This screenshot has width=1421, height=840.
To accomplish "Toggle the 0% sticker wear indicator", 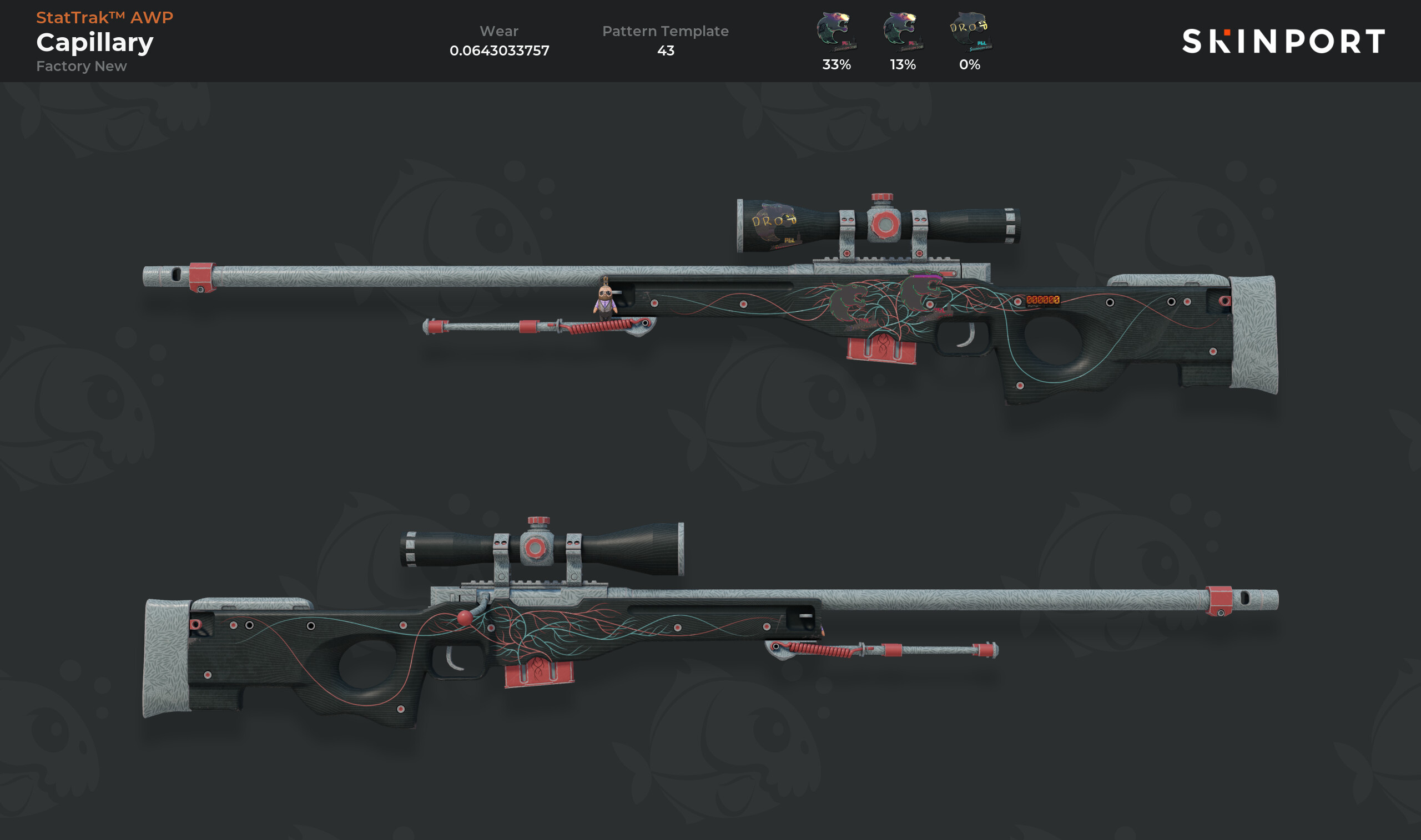I will (x=968, y=65).
